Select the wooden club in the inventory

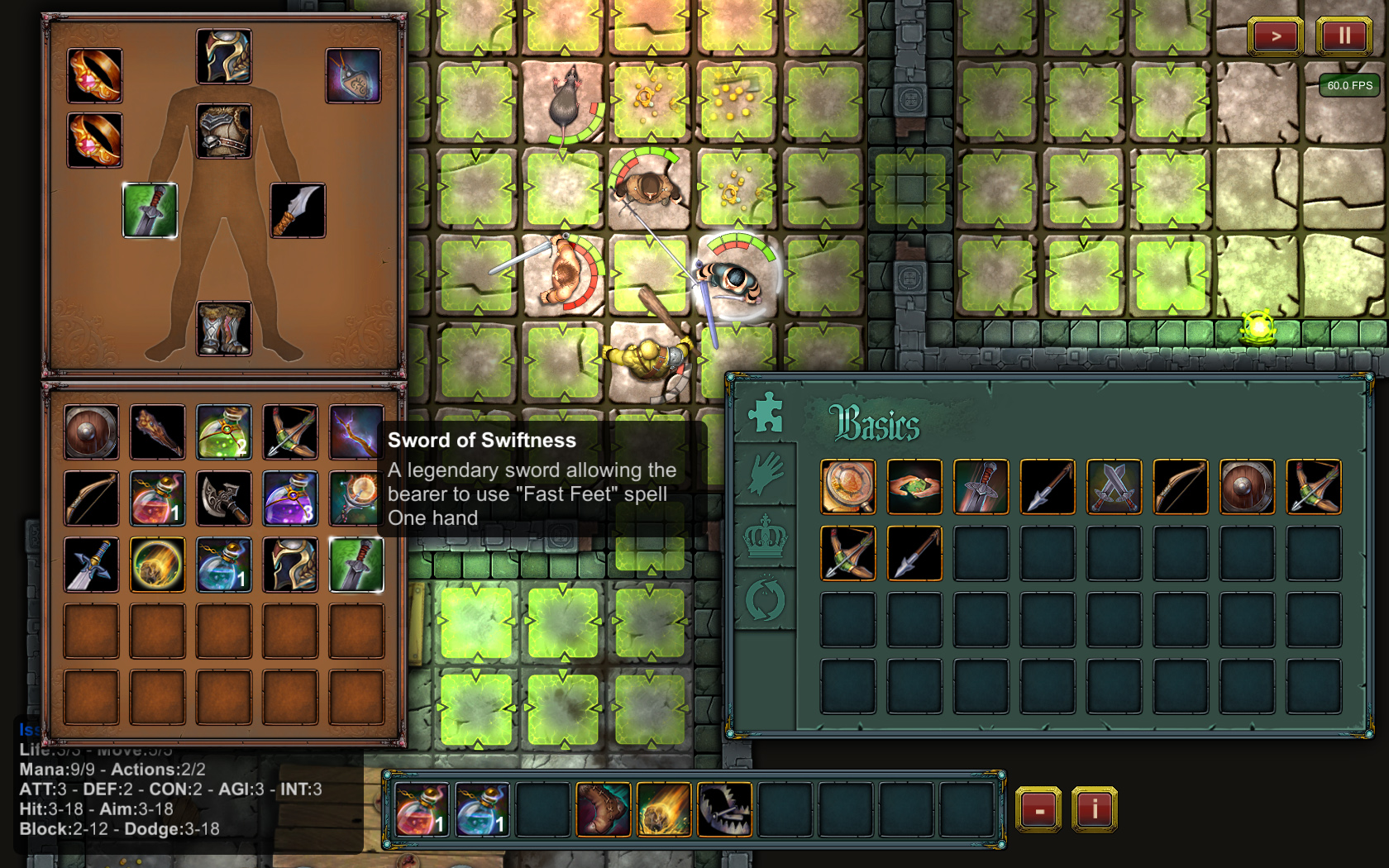click(x=157, y=432)
